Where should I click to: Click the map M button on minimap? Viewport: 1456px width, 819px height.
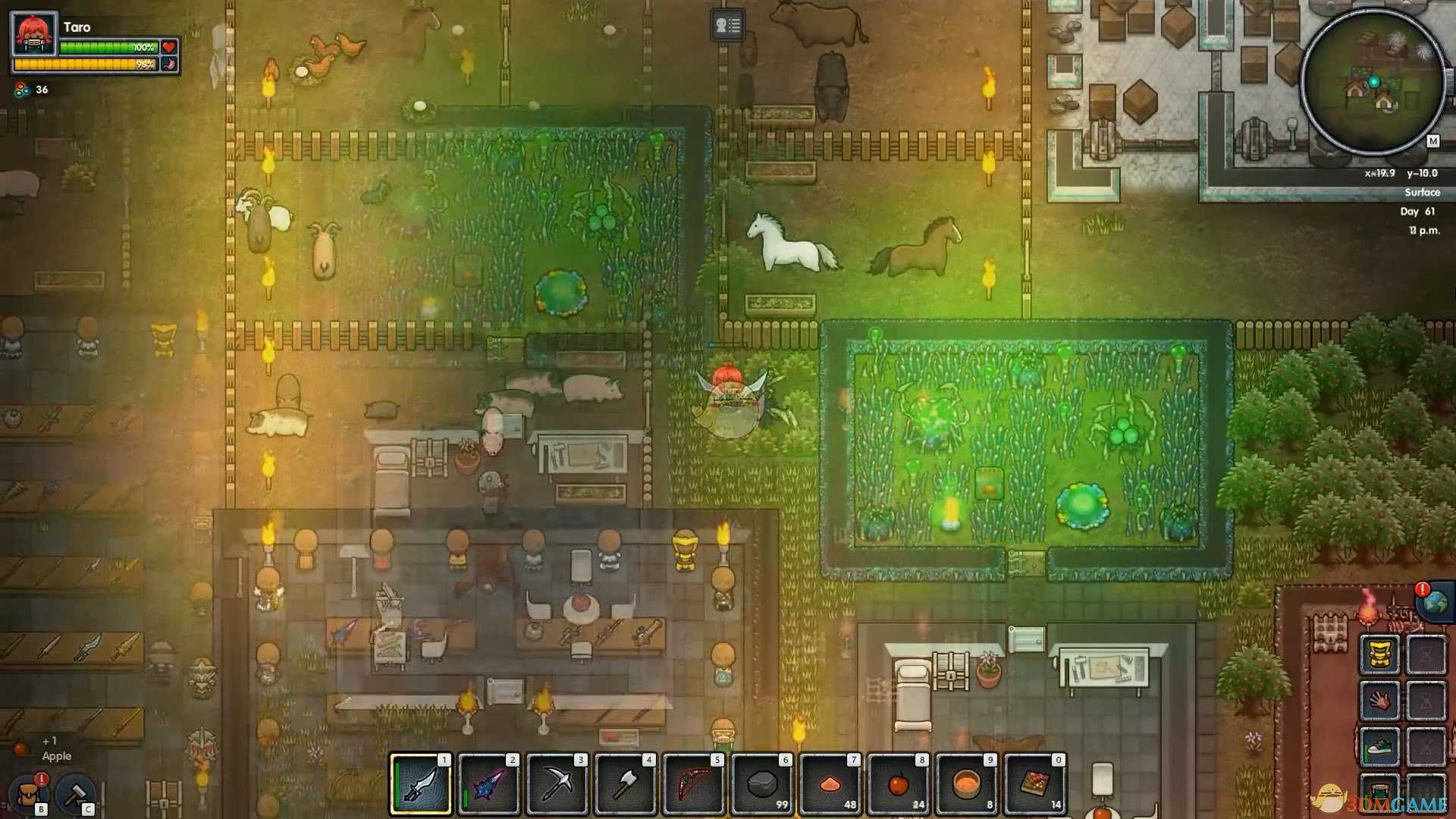pyautogui.click(x=1432, y=141)
